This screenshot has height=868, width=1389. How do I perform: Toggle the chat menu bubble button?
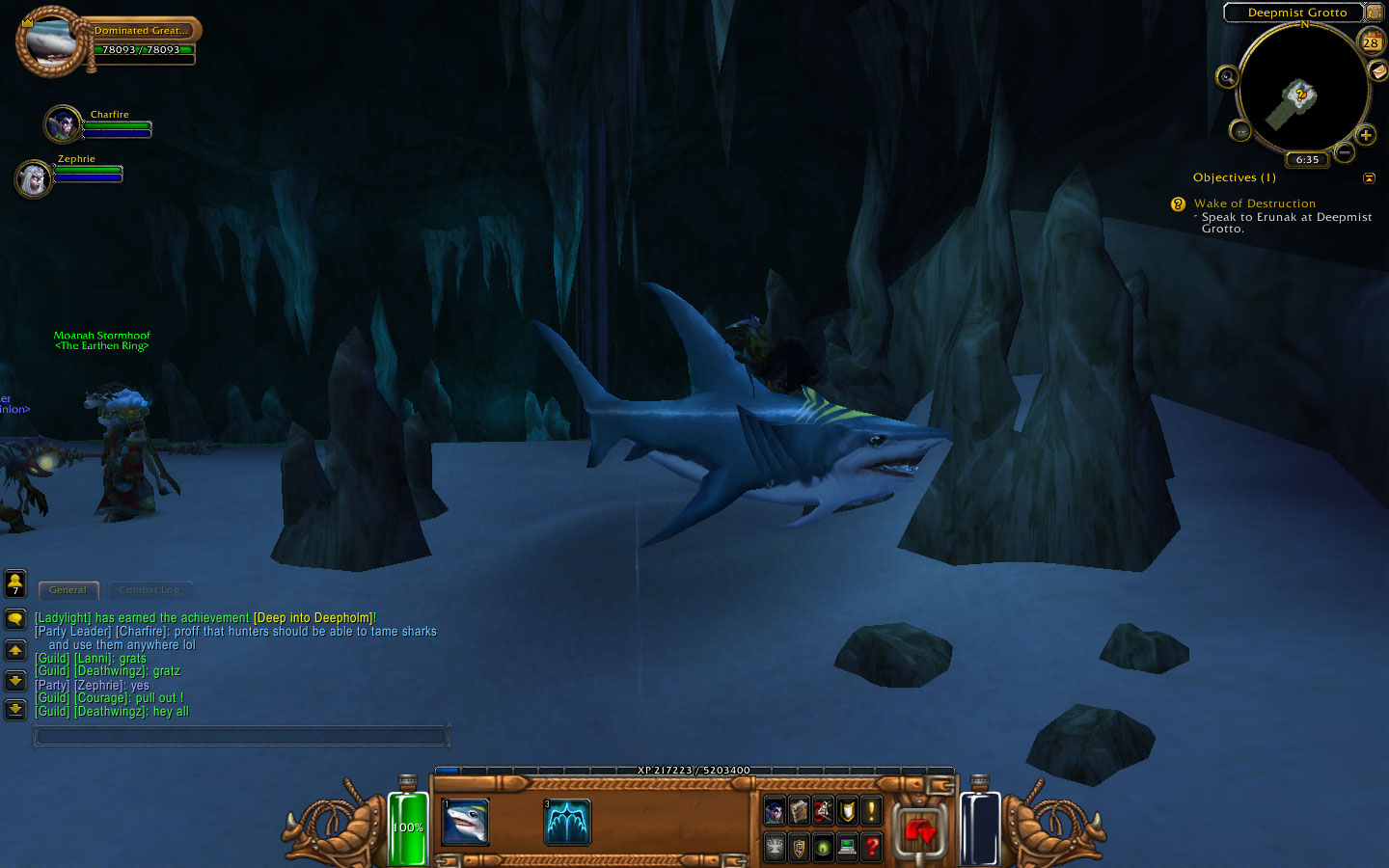(14, 618)
